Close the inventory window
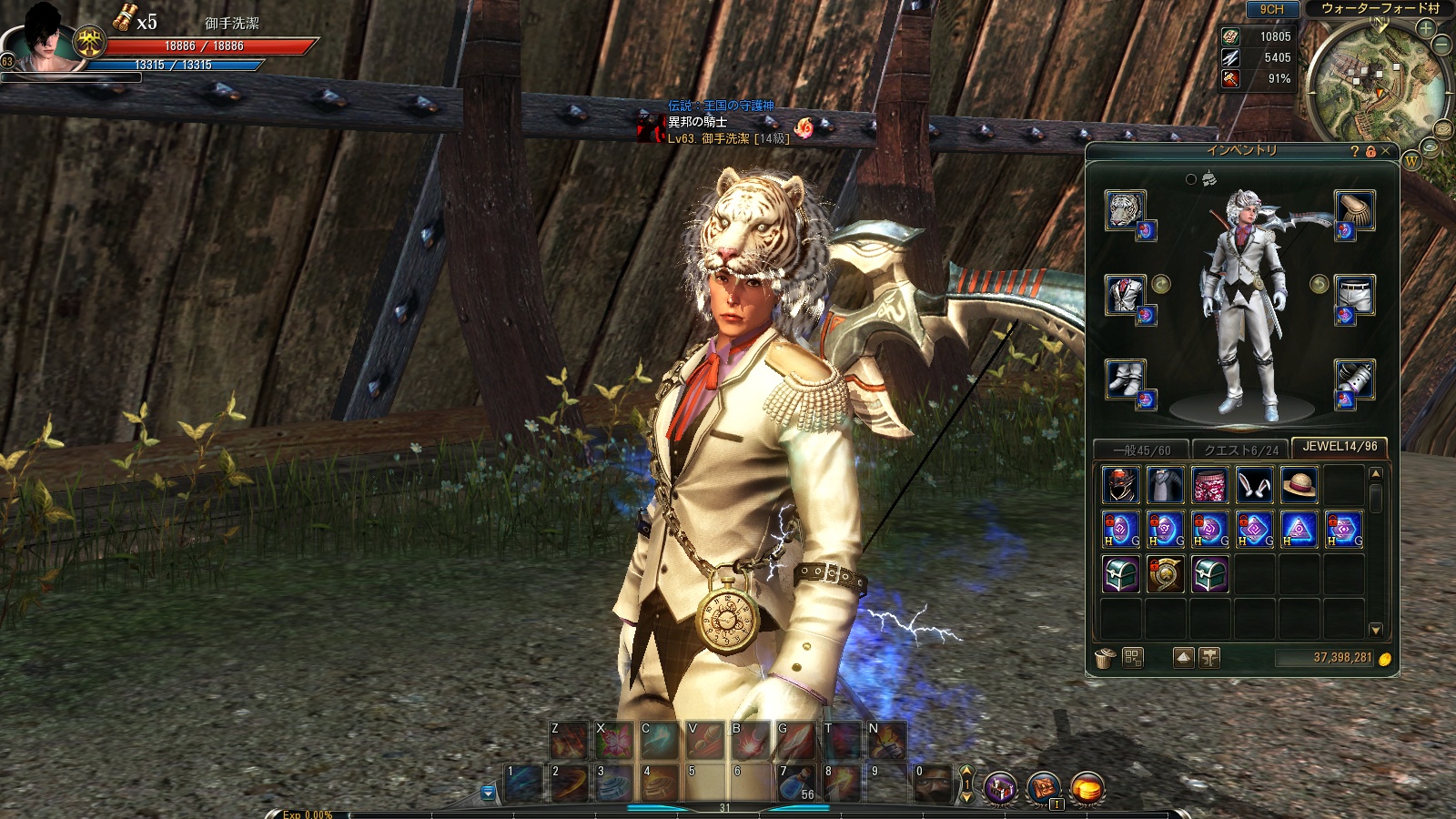 click(1386, 151)
